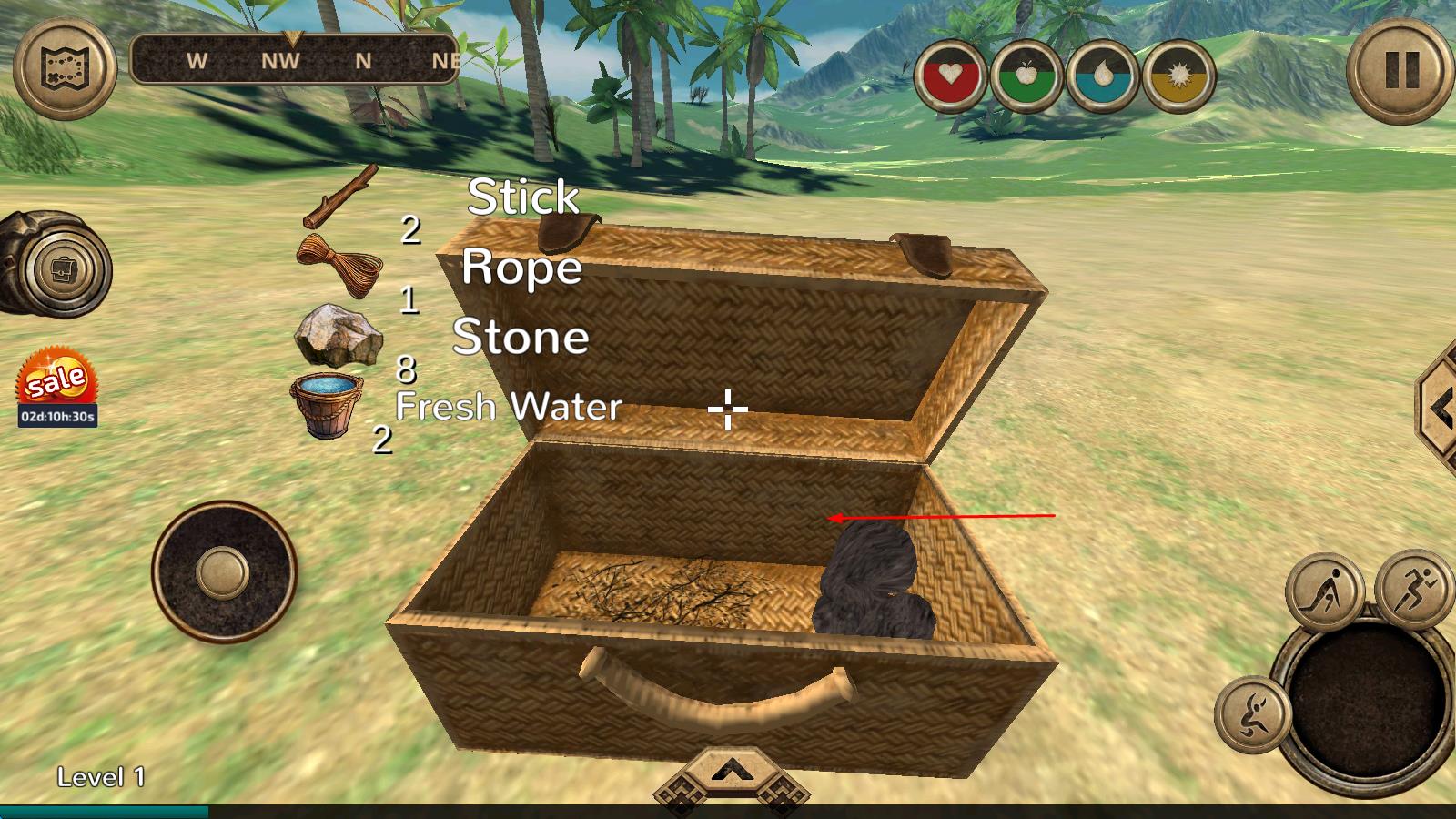This screenshot has width=1456, height=819.
Task: Tap the virtual movement joystick
Action: tap(223, 572)
